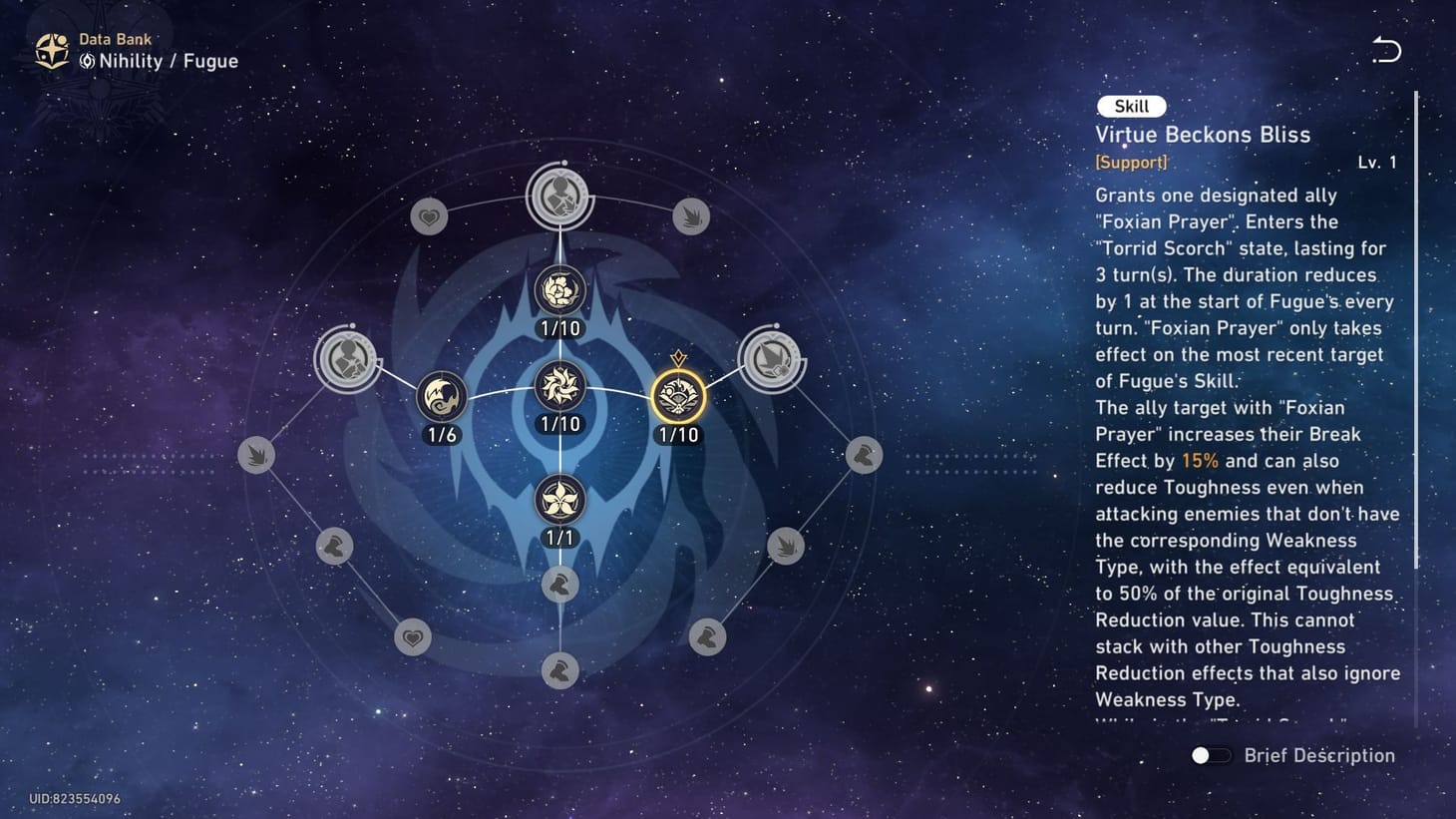Click the Skill category tag

pyautogui.click(x=1130, y=106)
